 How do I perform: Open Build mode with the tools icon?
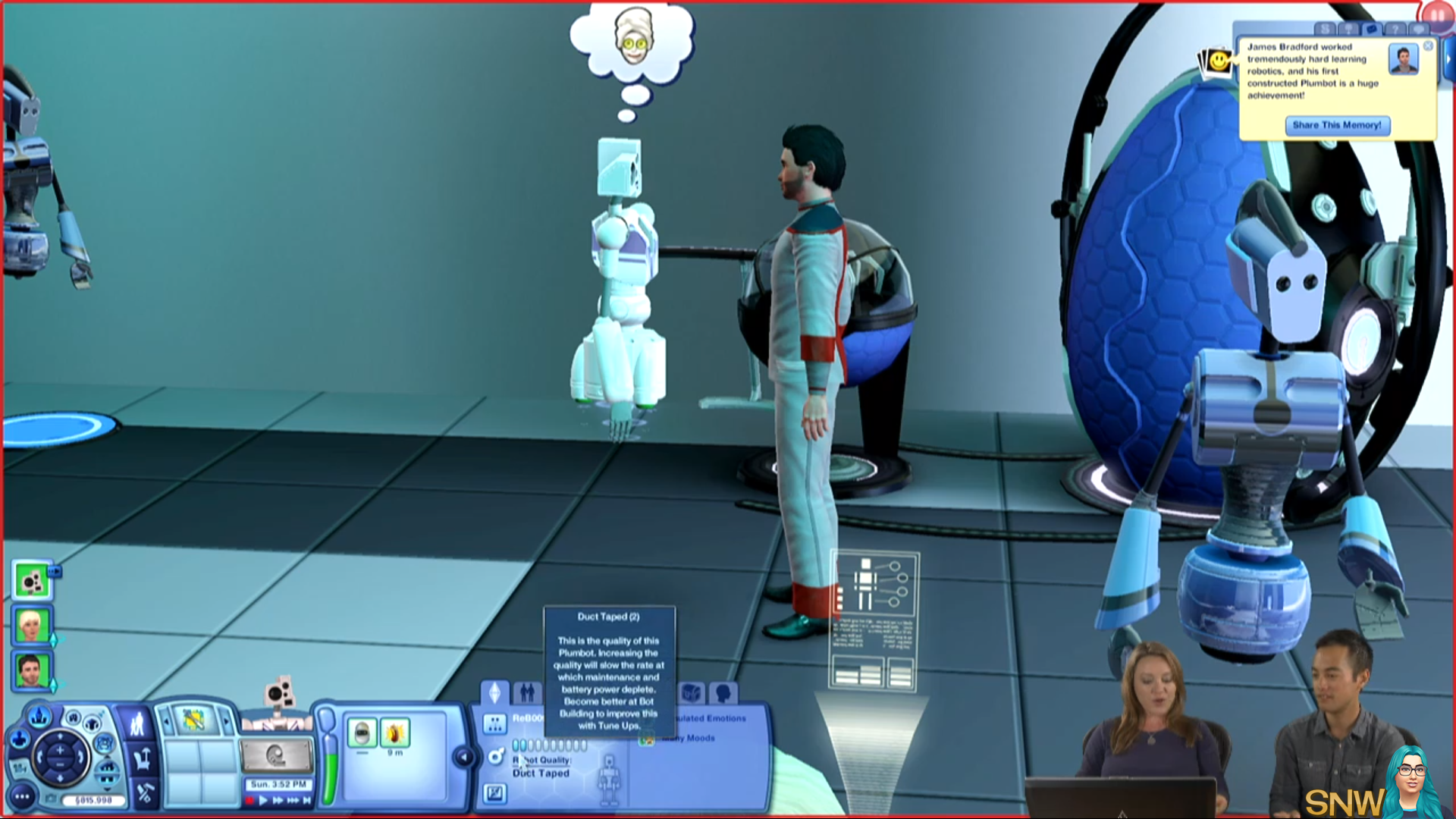[144, 793]
